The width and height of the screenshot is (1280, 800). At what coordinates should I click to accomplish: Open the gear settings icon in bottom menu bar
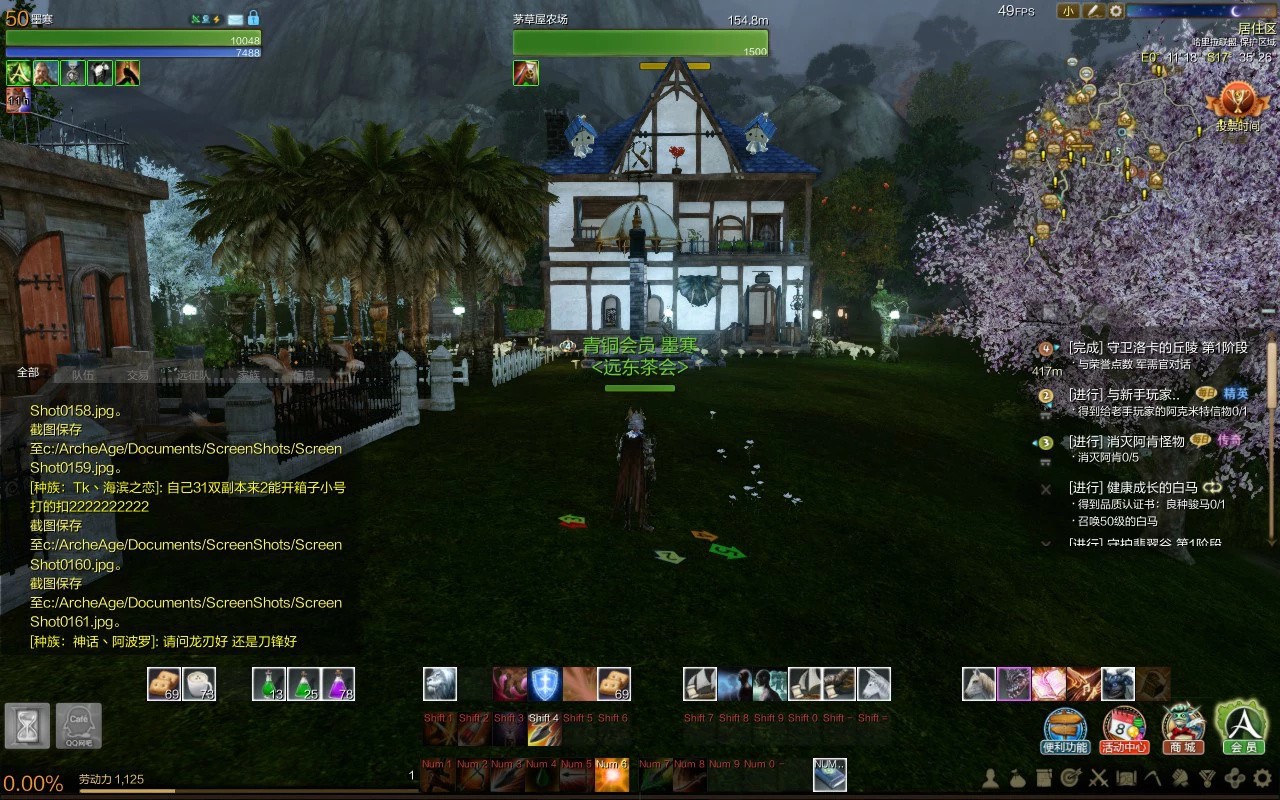pyautogui.click(x=1262, y=777)
